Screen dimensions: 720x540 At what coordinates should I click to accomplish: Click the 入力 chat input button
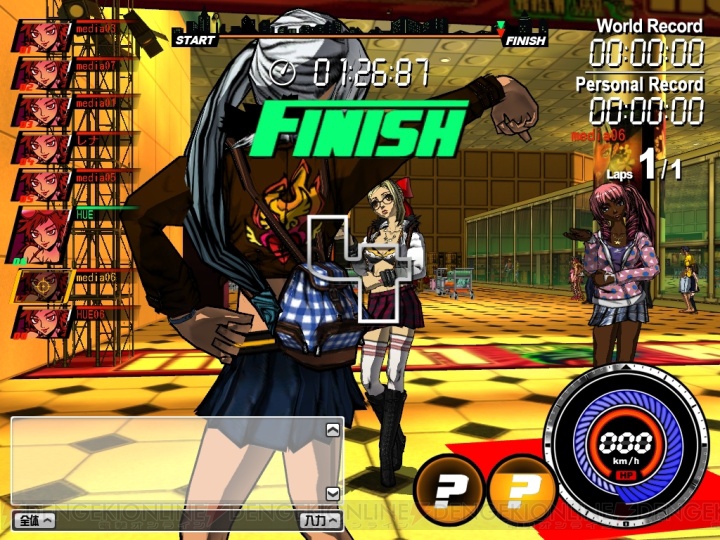(320, 521)
